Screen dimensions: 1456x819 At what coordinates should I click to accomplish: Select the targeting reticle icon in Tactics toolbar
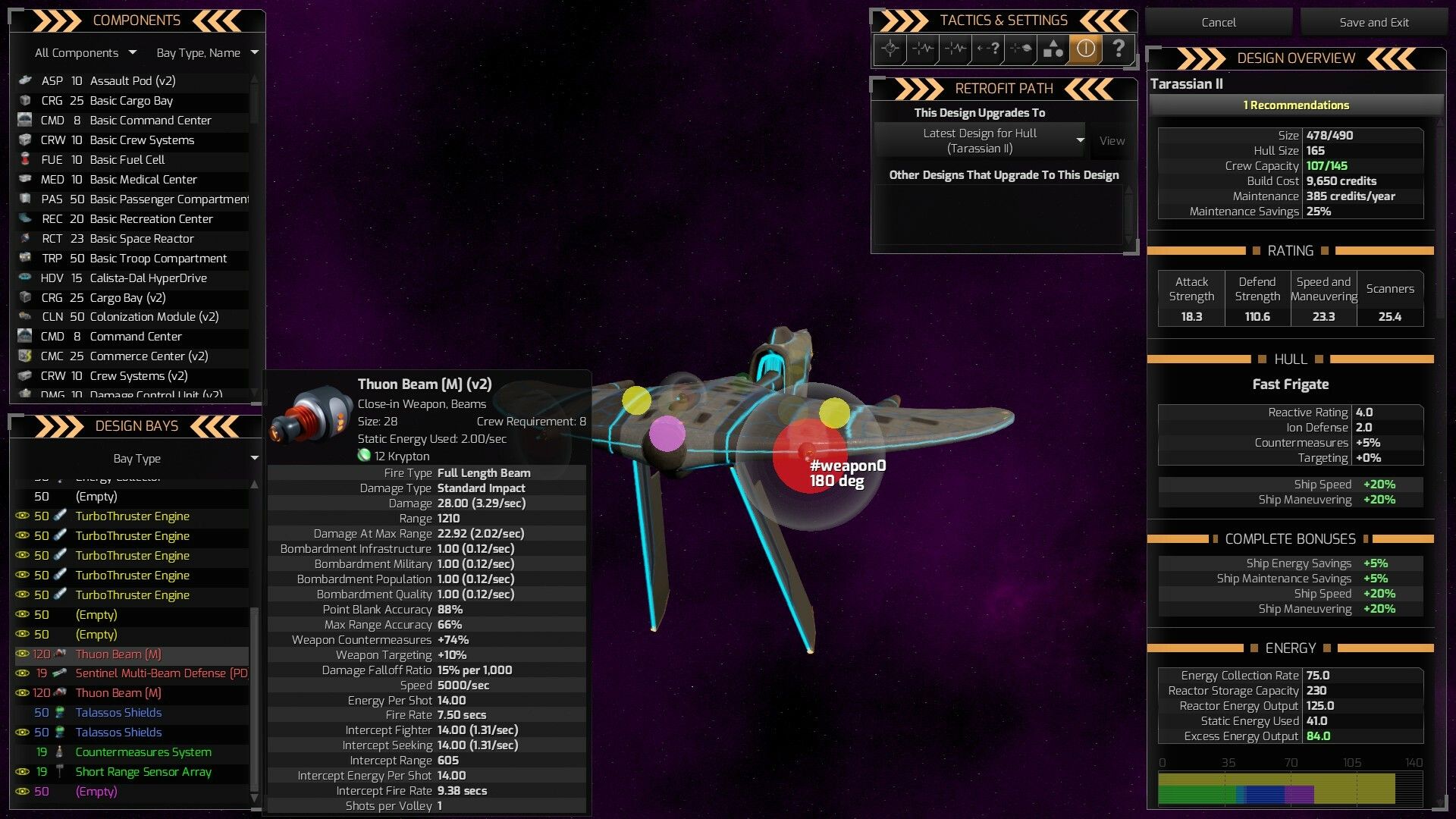890,49
